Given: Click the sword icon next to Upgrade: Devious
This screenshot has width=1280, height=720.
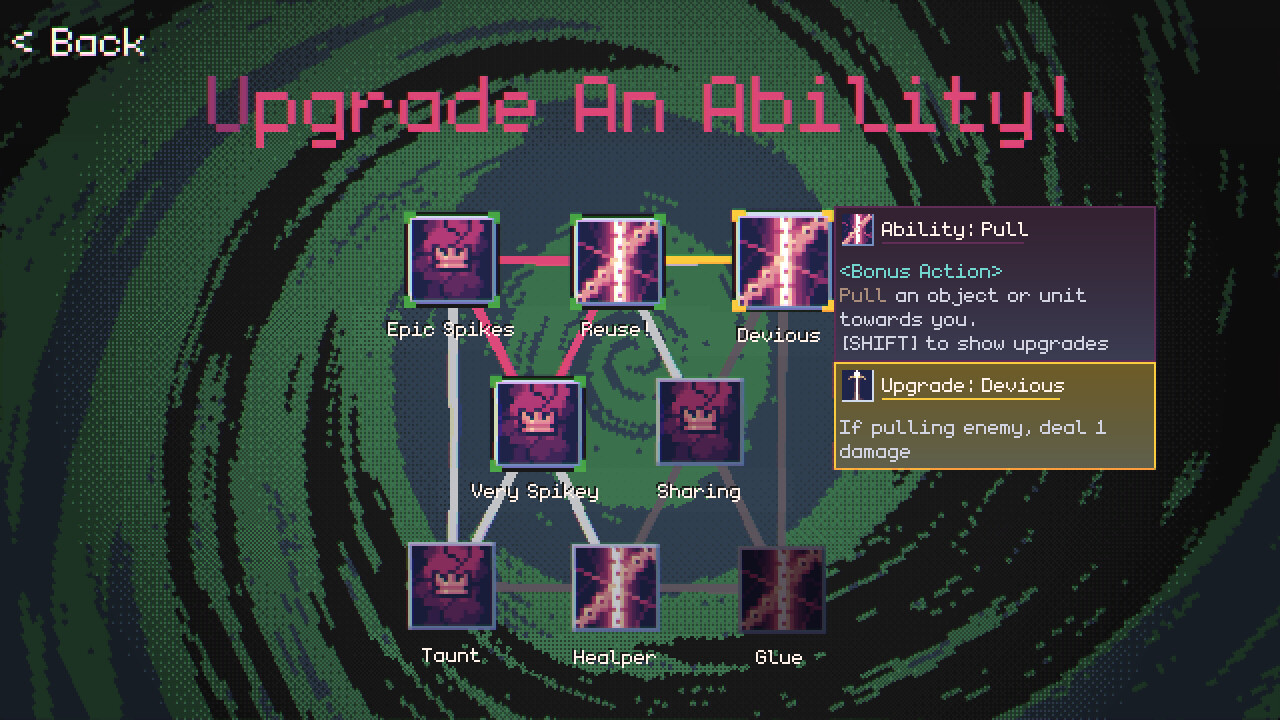Looking at the screenshot, I should coord(858,385).
